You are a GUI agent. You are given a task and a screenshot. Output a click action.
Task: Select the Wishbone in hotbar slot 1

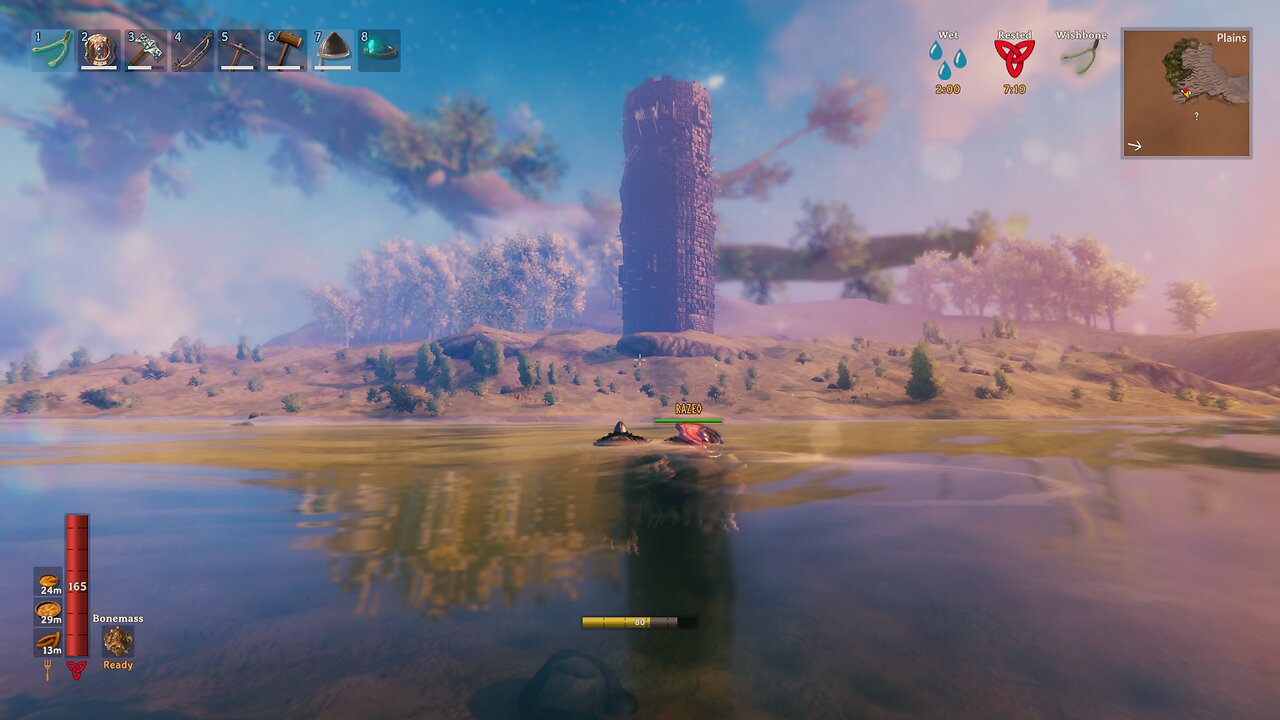coord(52,50)
